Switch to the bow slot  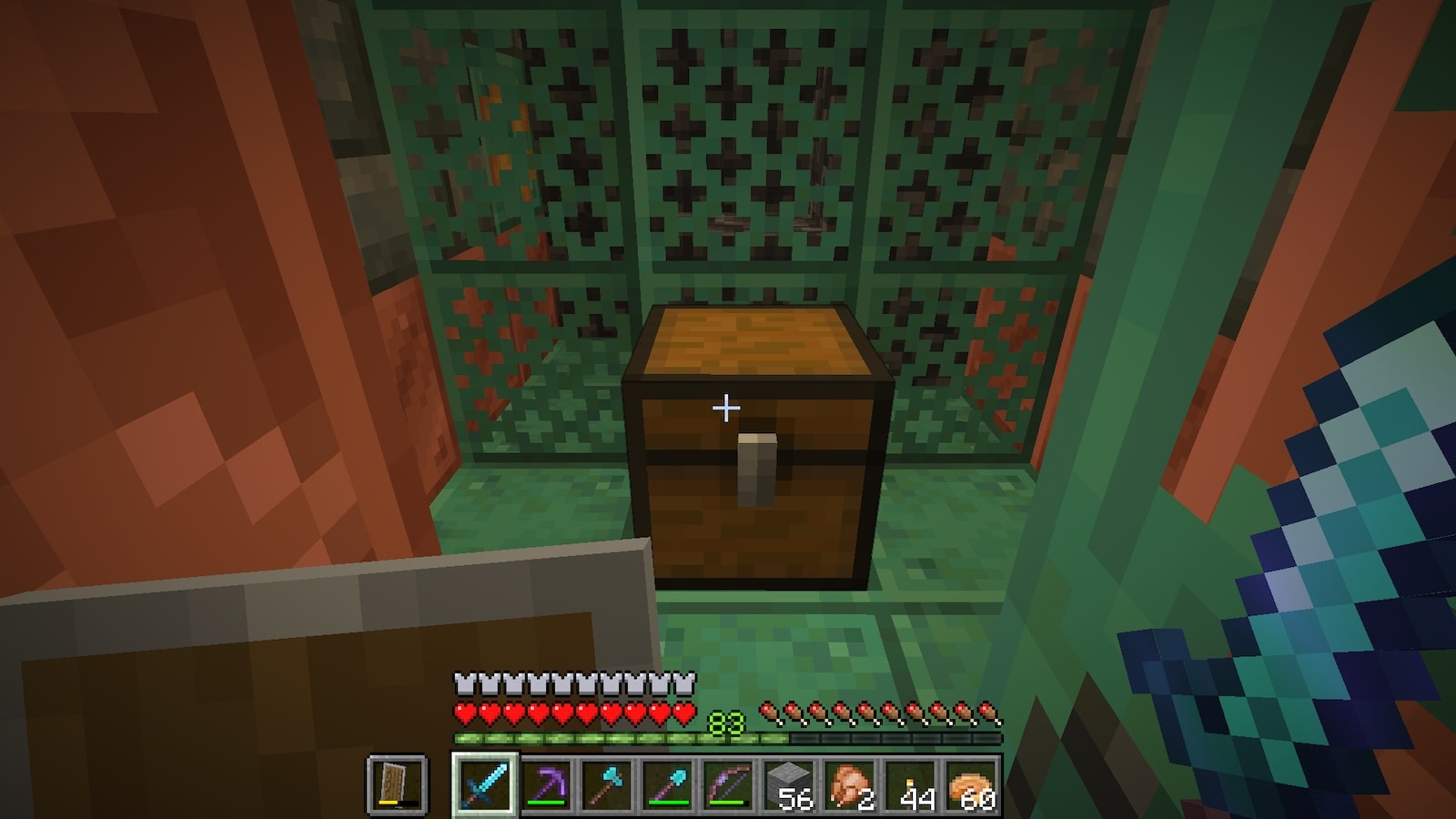click(729, 784)
